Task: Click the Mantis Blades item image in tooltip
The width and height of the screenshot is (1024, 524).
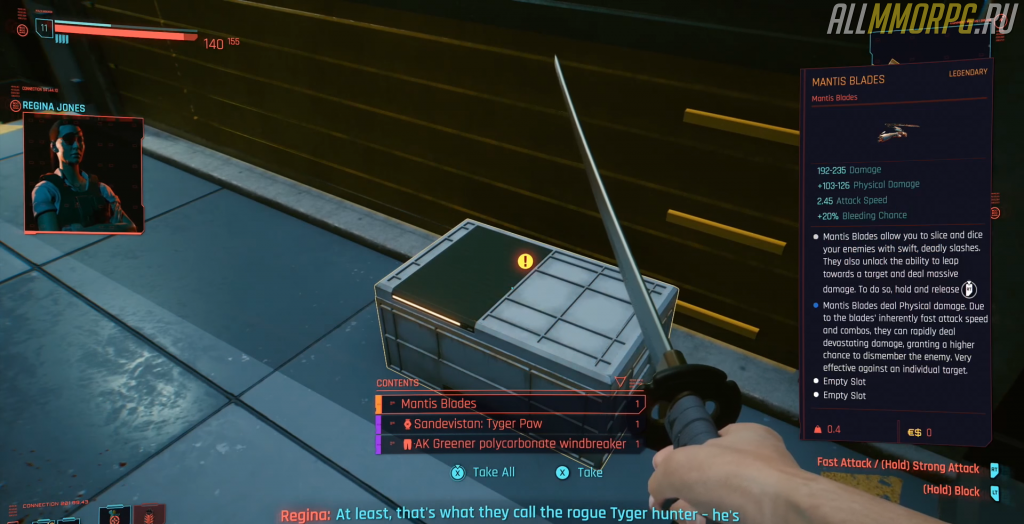Action: tap(896, 132)
